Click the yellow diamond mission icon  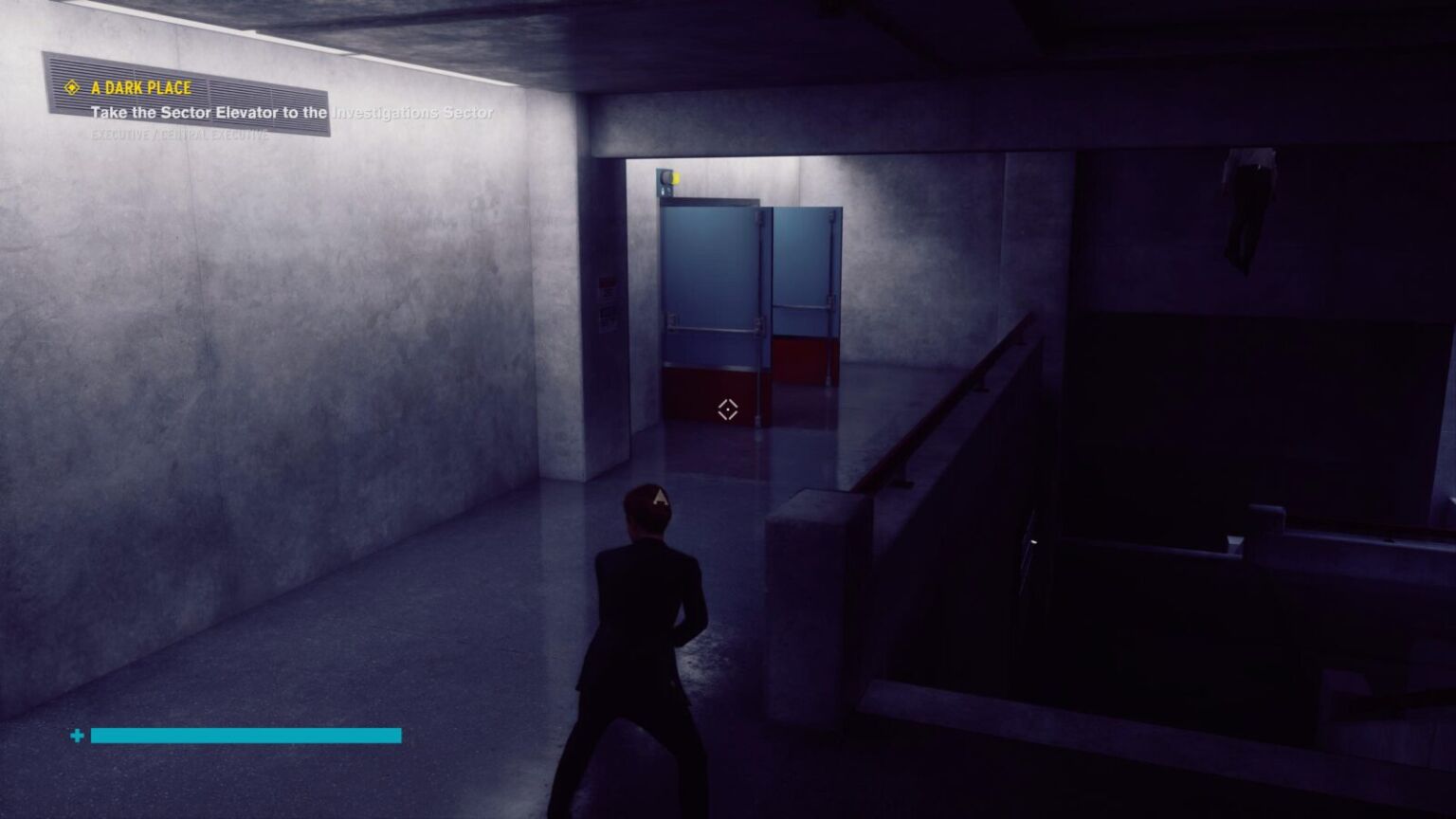[70, 88]
